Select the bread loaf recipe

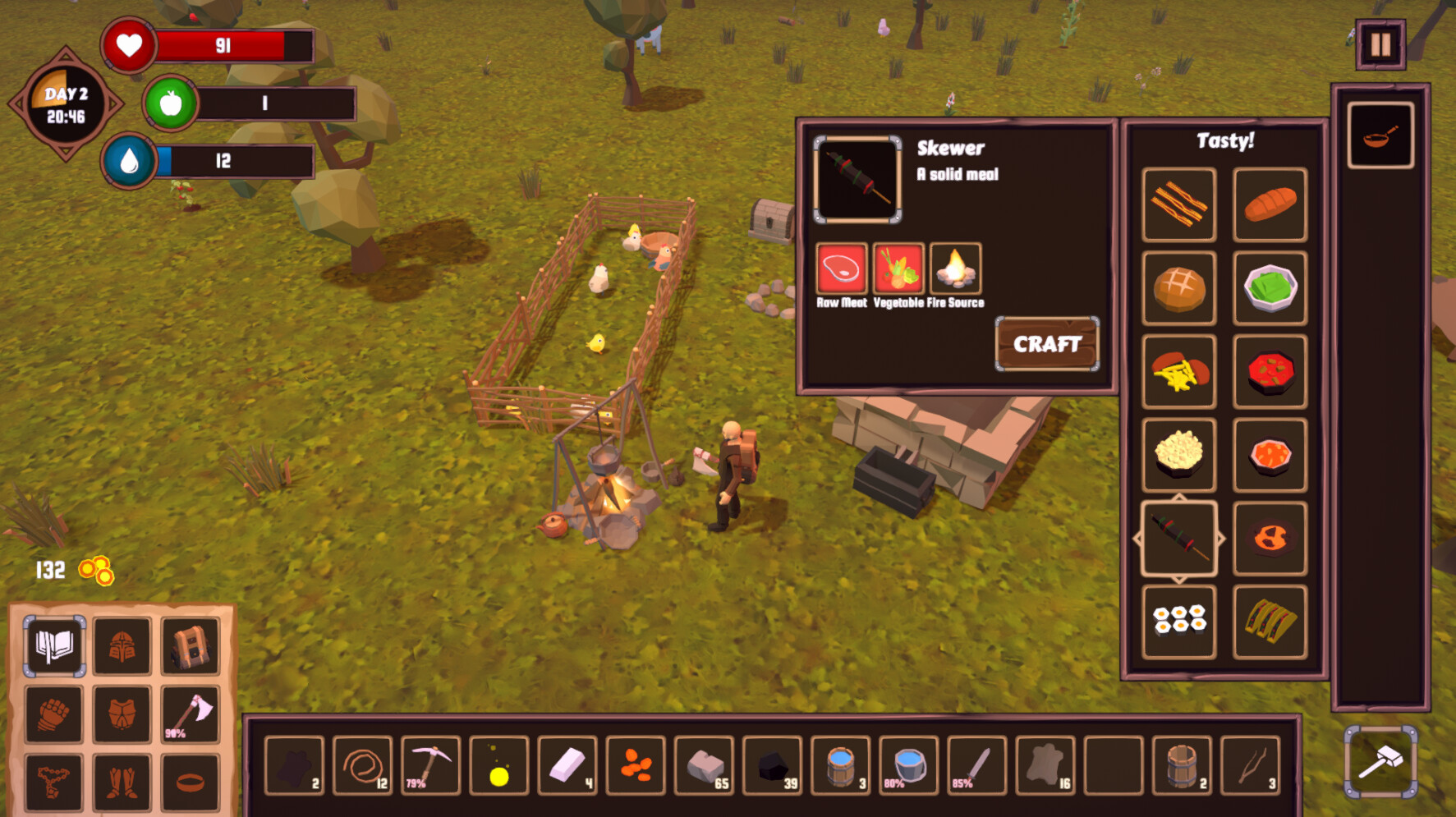click(x=1270, y=204)
